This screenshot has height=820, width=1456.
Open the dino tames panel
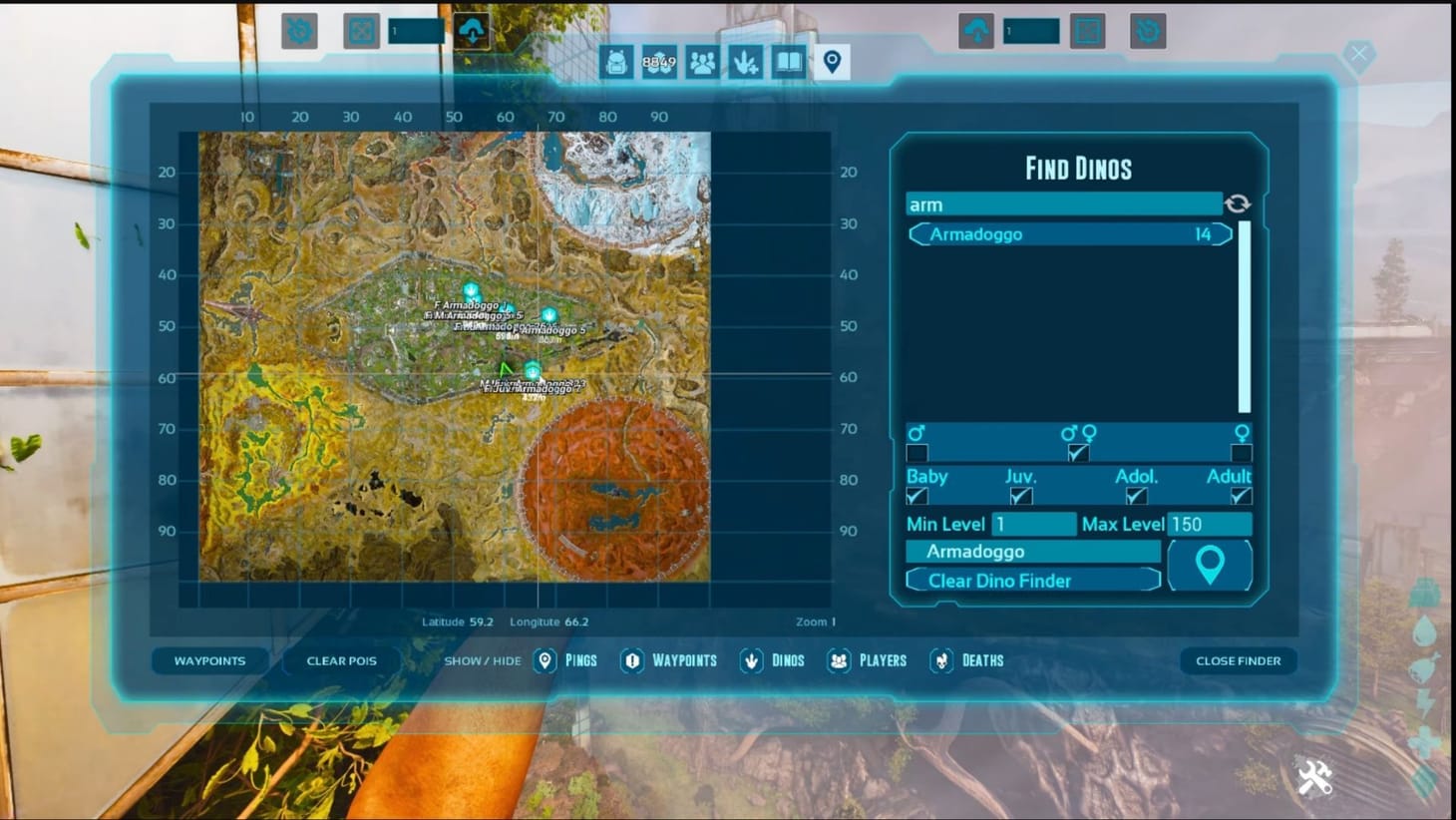[746, 62]
